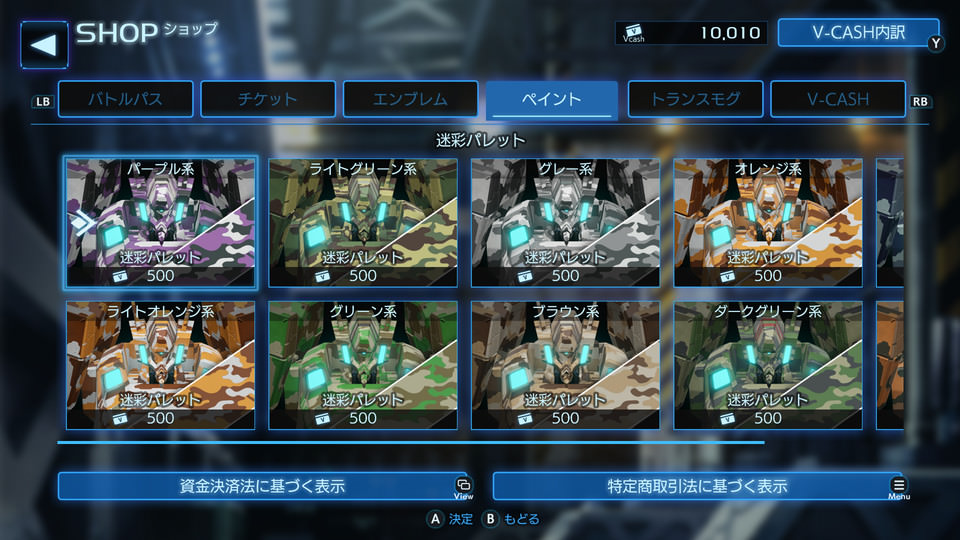Choose the ライトグリーン系 camo palette
The width and height of the screenshot is (960, 540).
[x=363, y=222]
